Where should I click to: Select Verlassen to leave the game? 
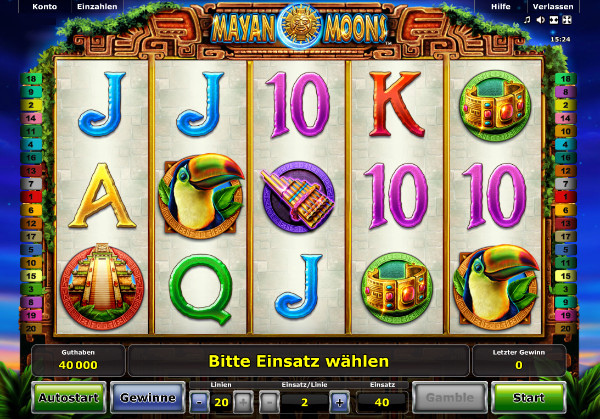coord(552,5)
